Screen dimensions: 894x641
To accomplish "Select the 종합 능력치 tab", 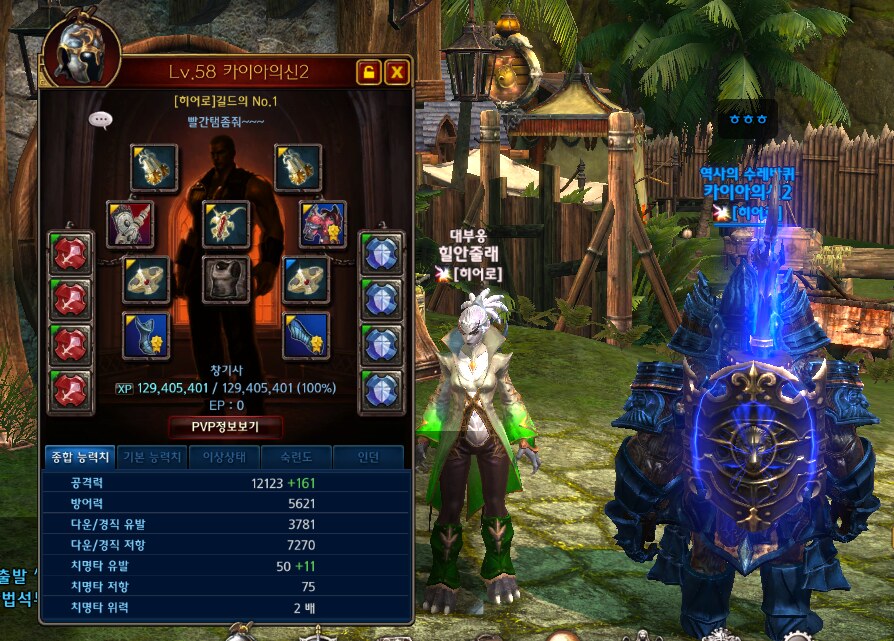I will 80,458.
